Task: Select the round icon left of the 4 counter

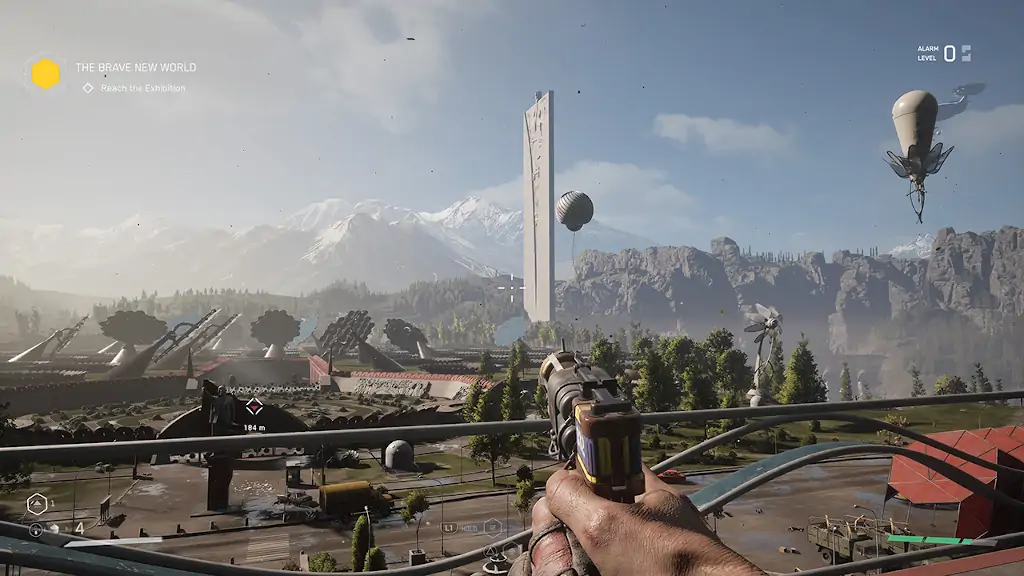Action: tap(36, 529)
